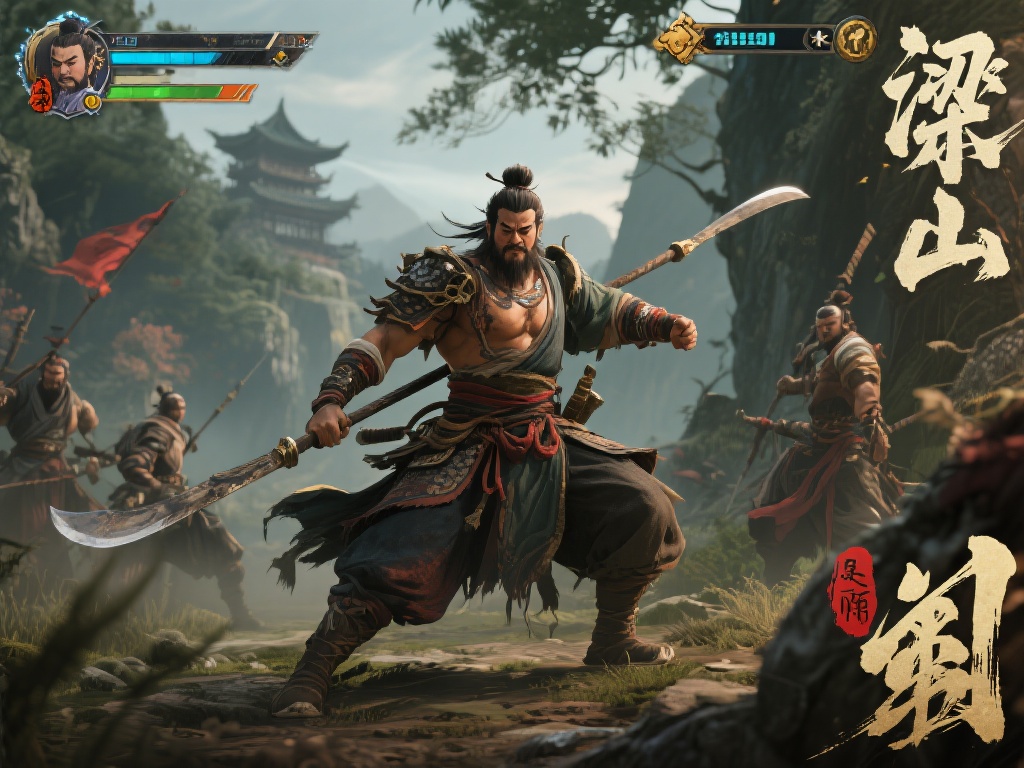Click the red stamp seal beside the calligraphy

851,592
